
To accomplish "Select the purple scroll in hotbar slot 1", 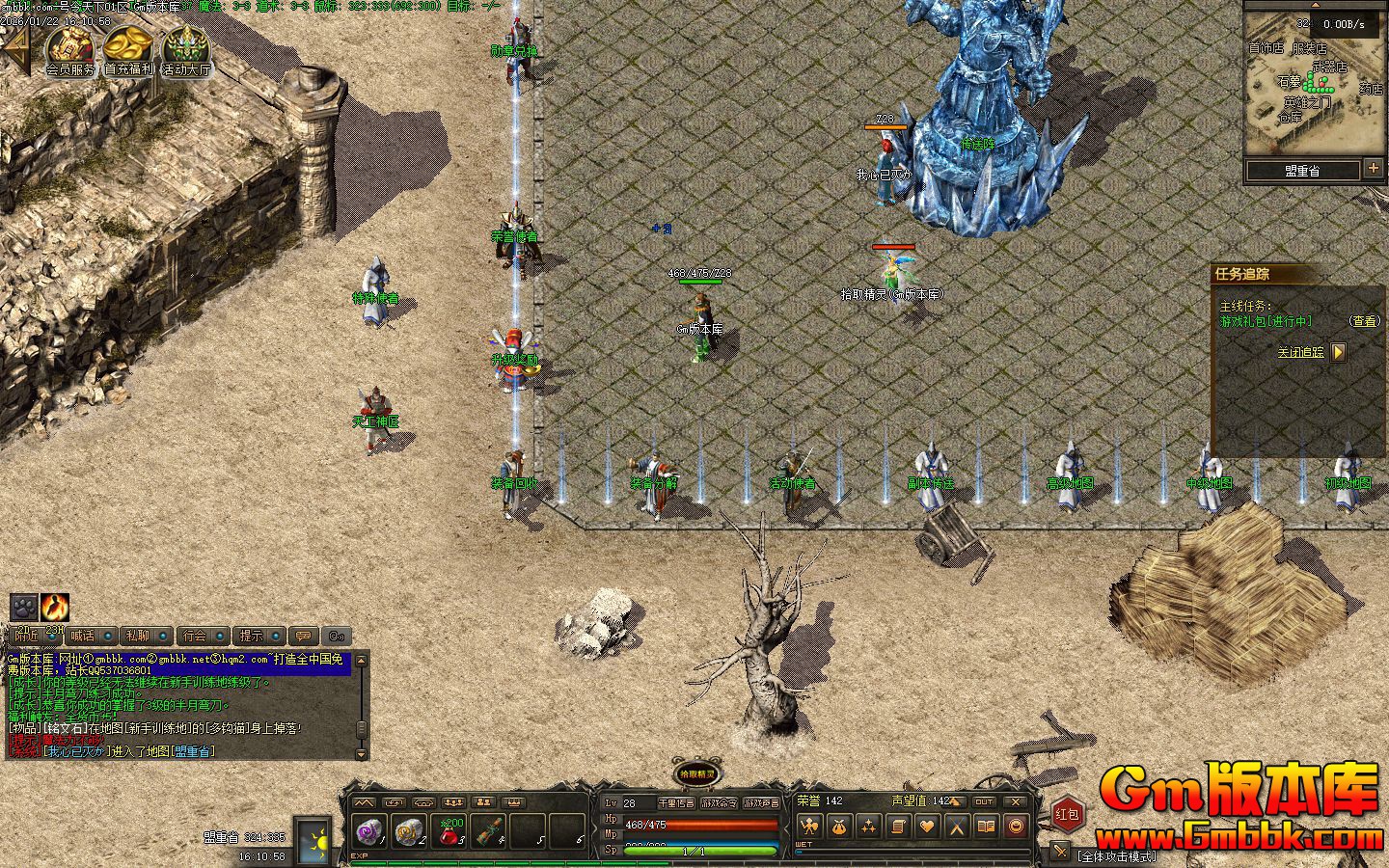I will click(368, 831).
